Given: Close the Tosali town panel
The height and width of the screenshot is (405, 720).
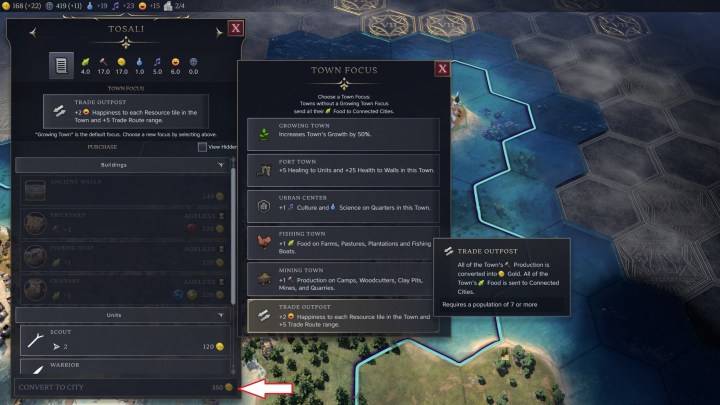Looking at the screenshot, I should [235, 29].
